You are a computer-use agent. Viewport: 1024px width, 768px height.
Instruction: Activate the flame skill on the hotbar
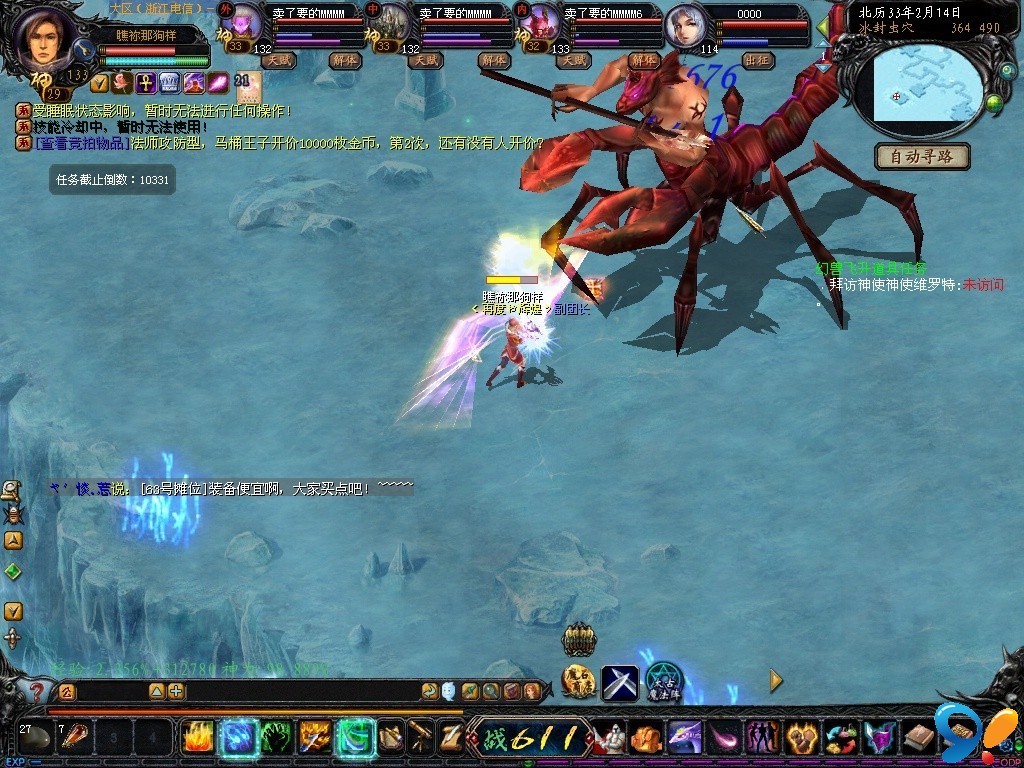pos(197,738)
